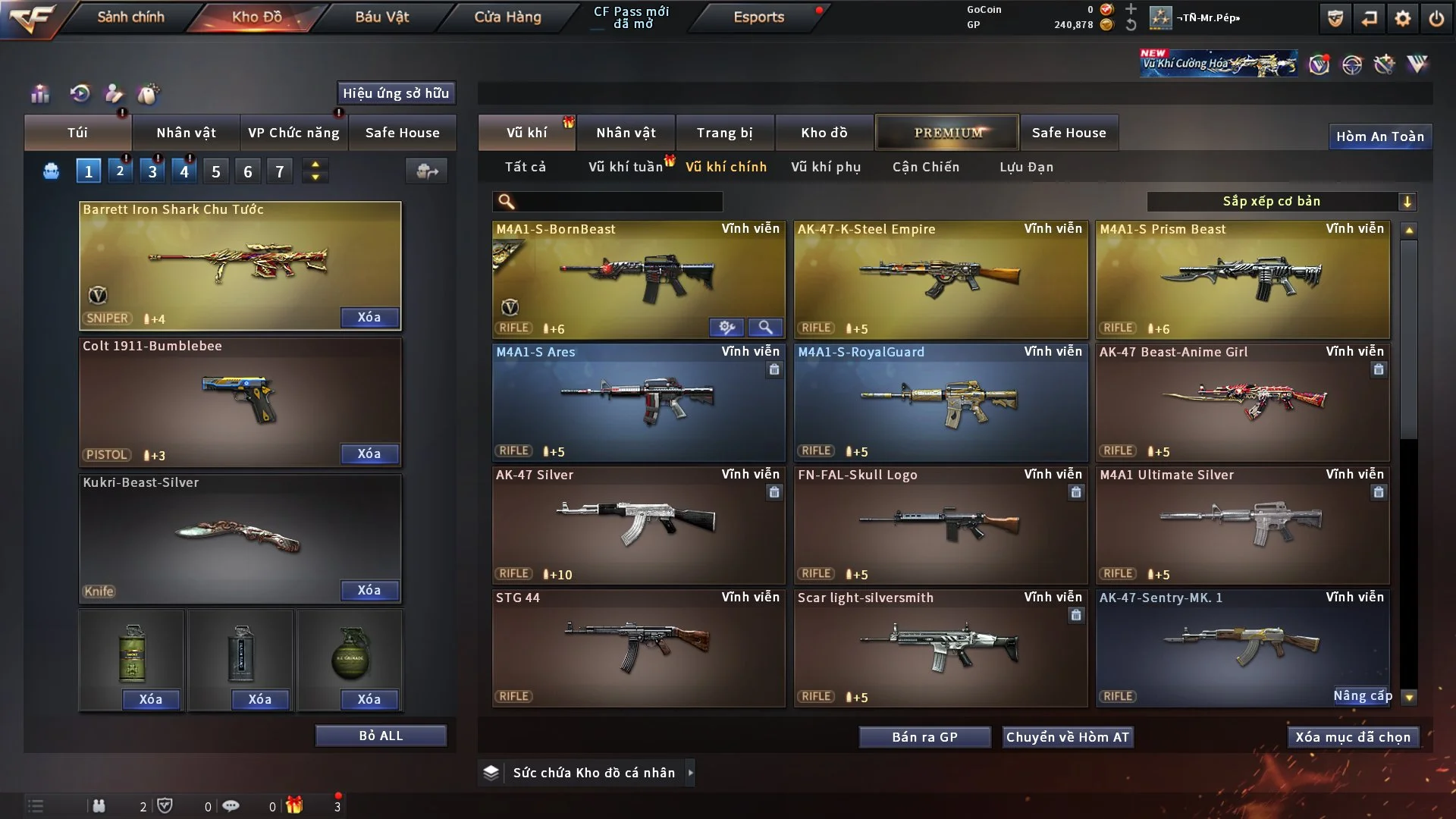This screenshot has width=1456, height=819.
Task: Choose bag slot number 5
Action: click(x=216, y=171)
